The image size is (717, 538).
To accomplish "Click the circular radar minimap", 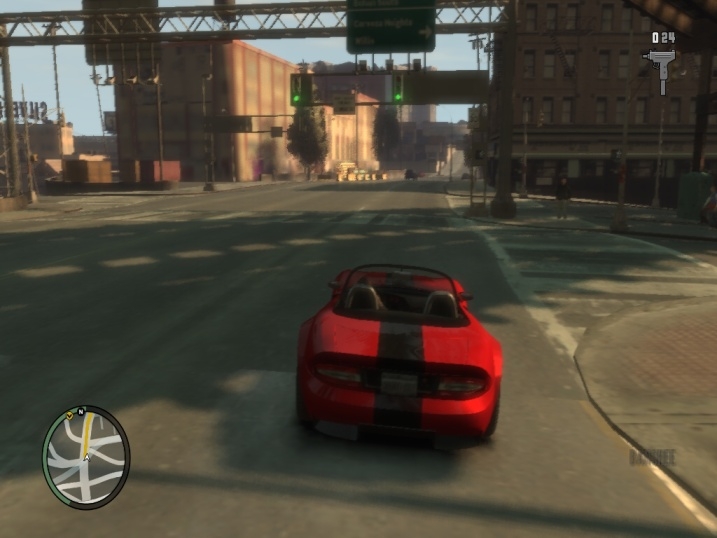I will pyautogui.click(x=86, y=457).
